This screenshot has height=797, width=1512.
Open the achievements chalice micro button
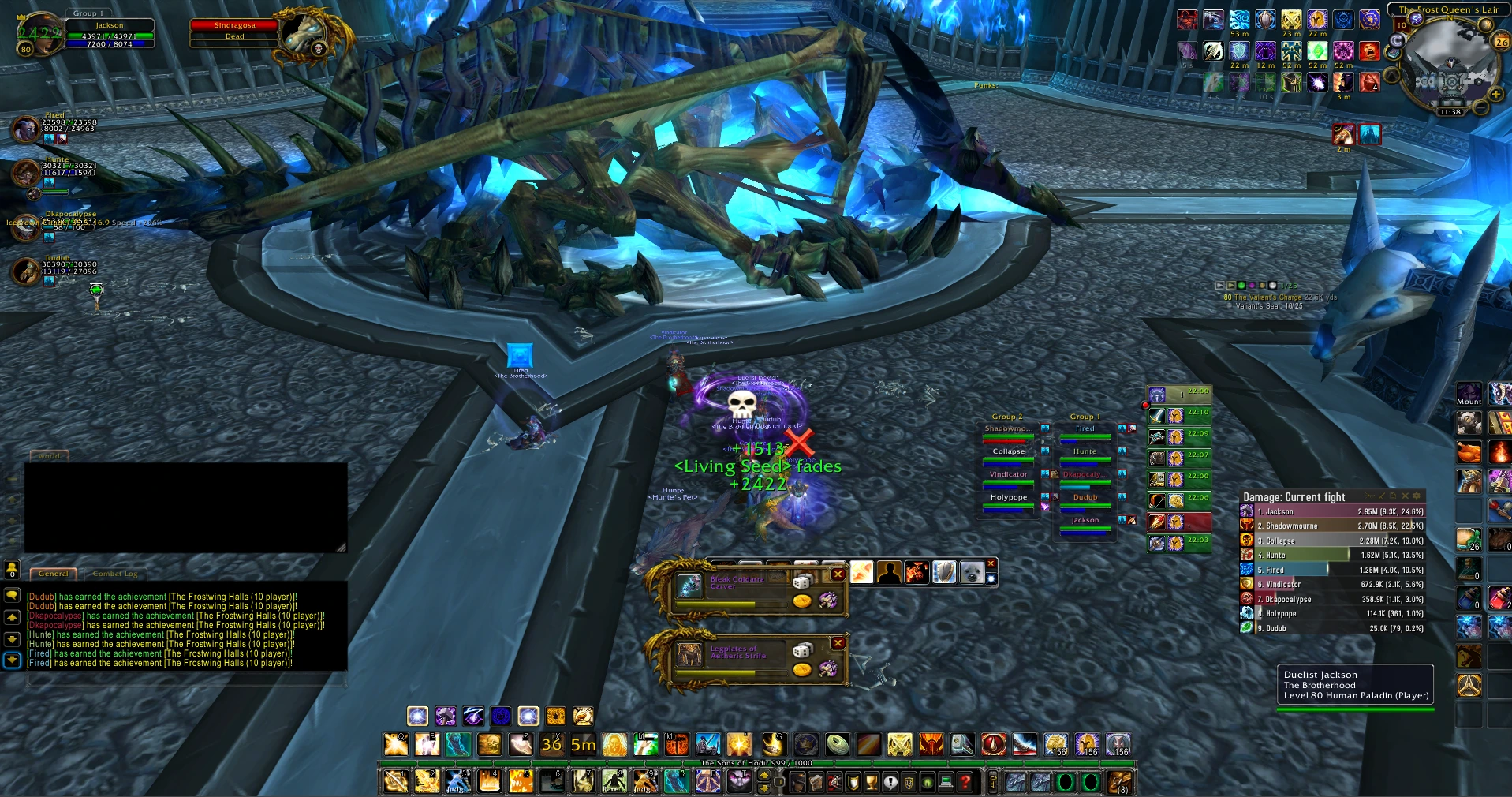pos(872,782)
